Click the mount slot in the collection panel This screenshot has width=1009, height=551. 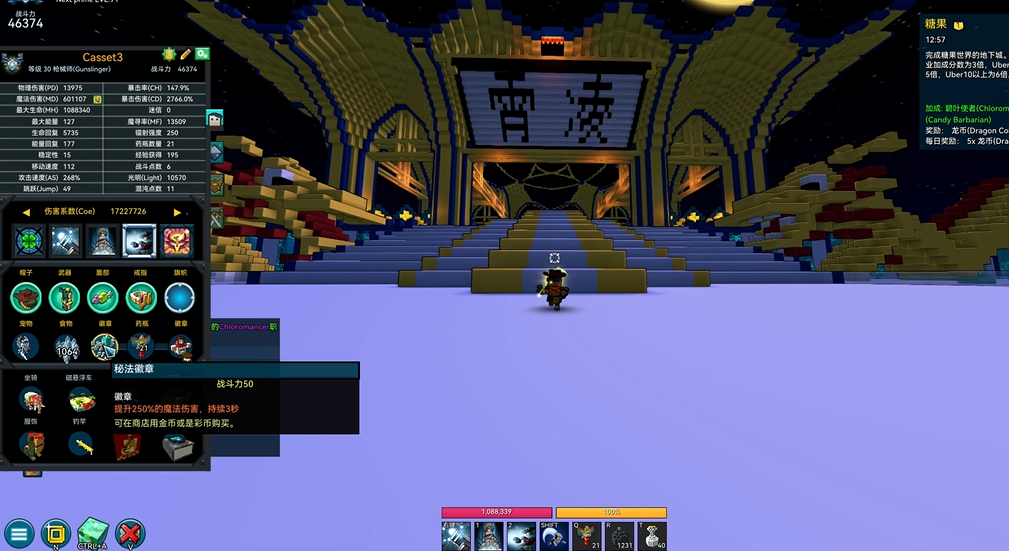tap(33, 400)
